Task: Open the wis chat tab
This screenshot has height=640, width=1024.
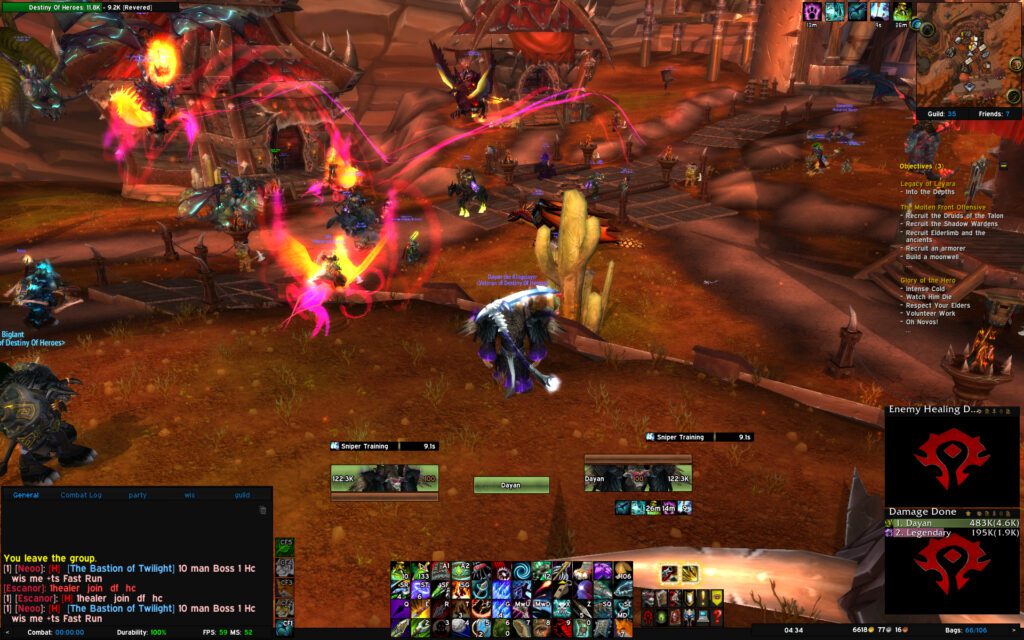Action: click(x=189, y=495)
